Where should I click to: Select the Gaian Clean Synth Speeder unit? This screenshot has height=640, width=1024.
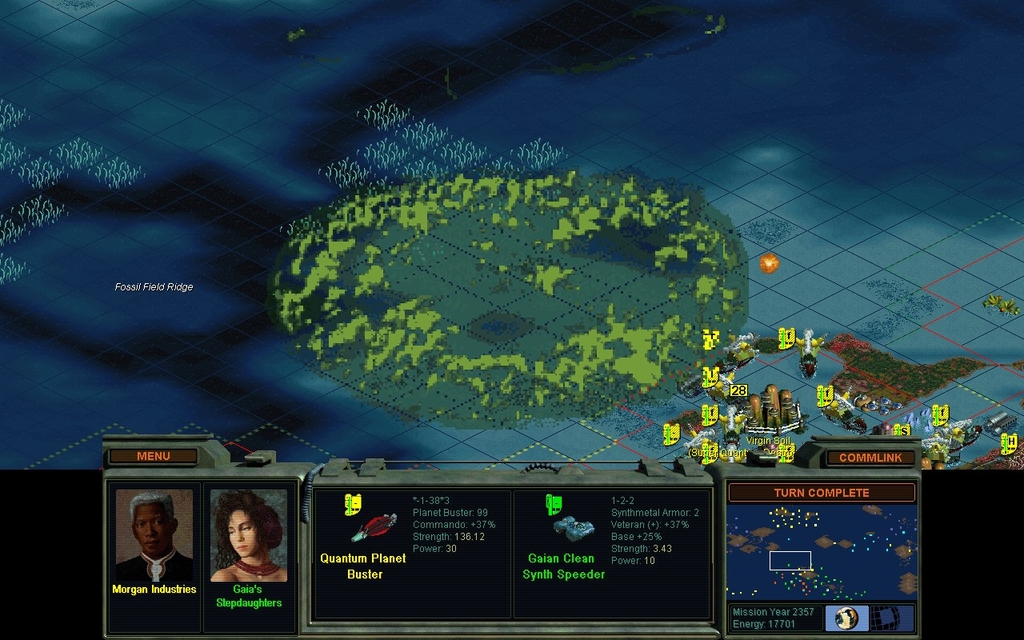tap(573, 527)
